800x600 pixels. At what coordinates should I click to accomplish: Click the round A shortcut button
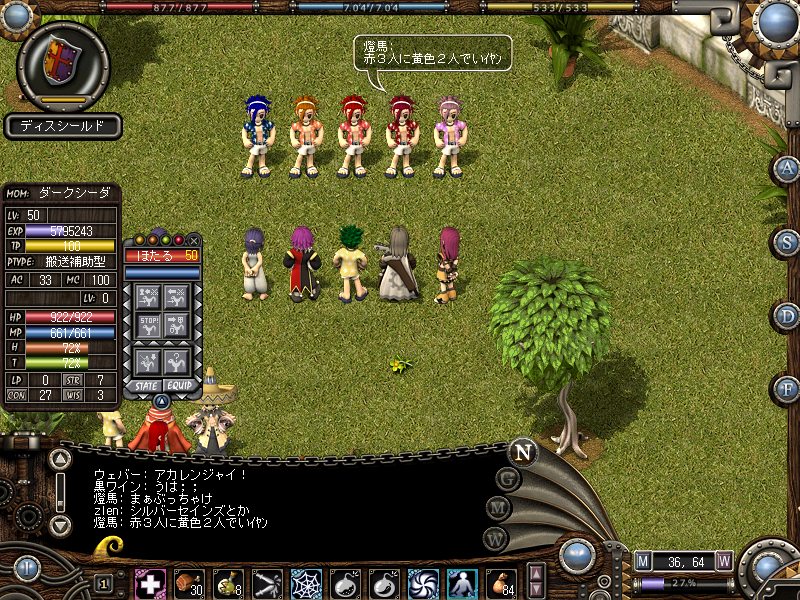click(x=788, y=168)
